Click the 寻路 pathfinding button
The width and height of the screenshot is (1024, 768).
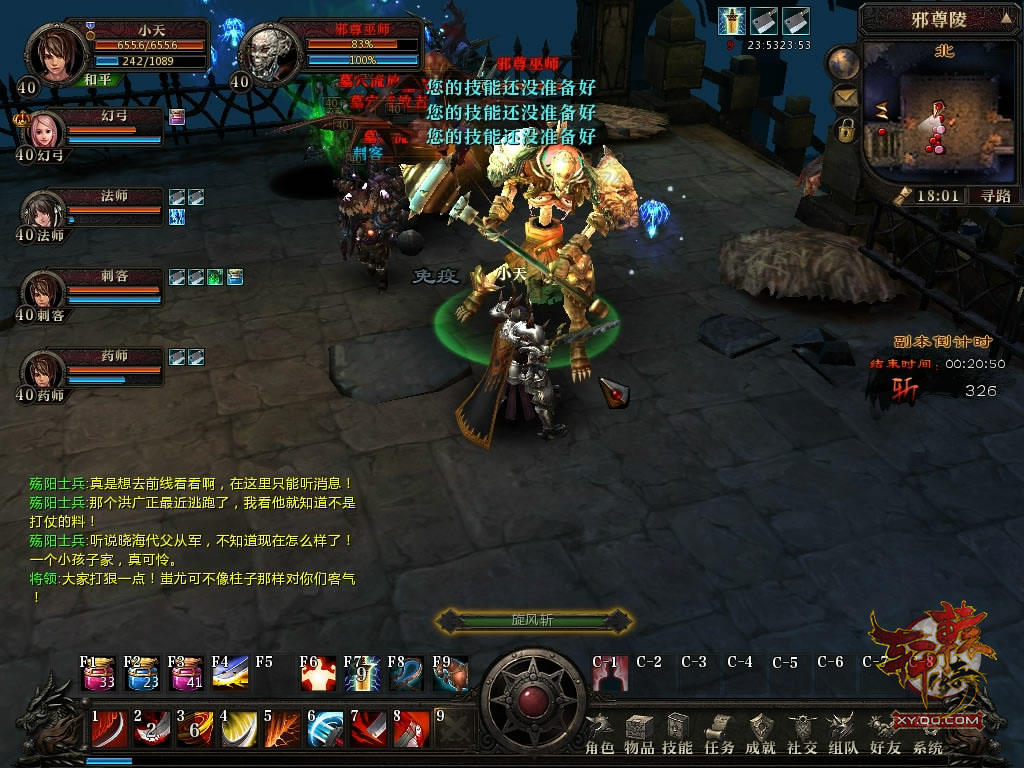click(994, 196)
